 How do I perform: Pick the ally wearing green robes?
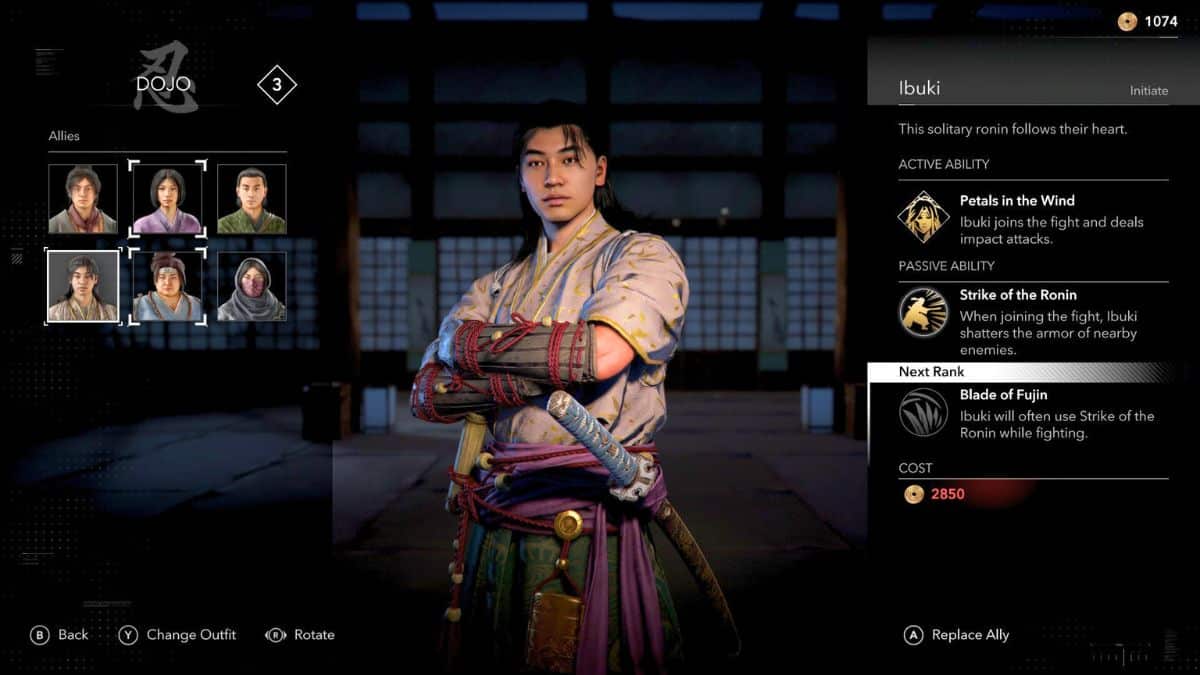pyautogui.click(x=252, y=199)
